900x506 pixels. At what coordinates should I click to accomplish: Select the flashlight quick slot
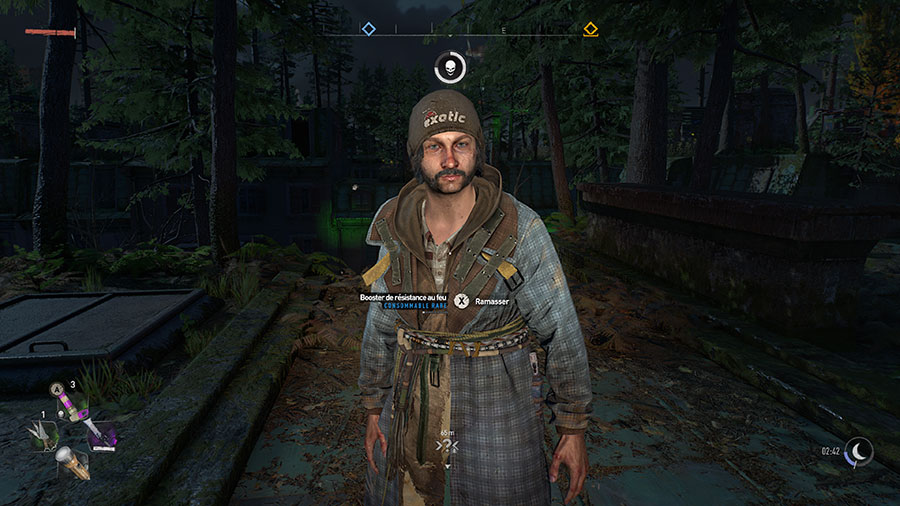[x=73, y=462]
